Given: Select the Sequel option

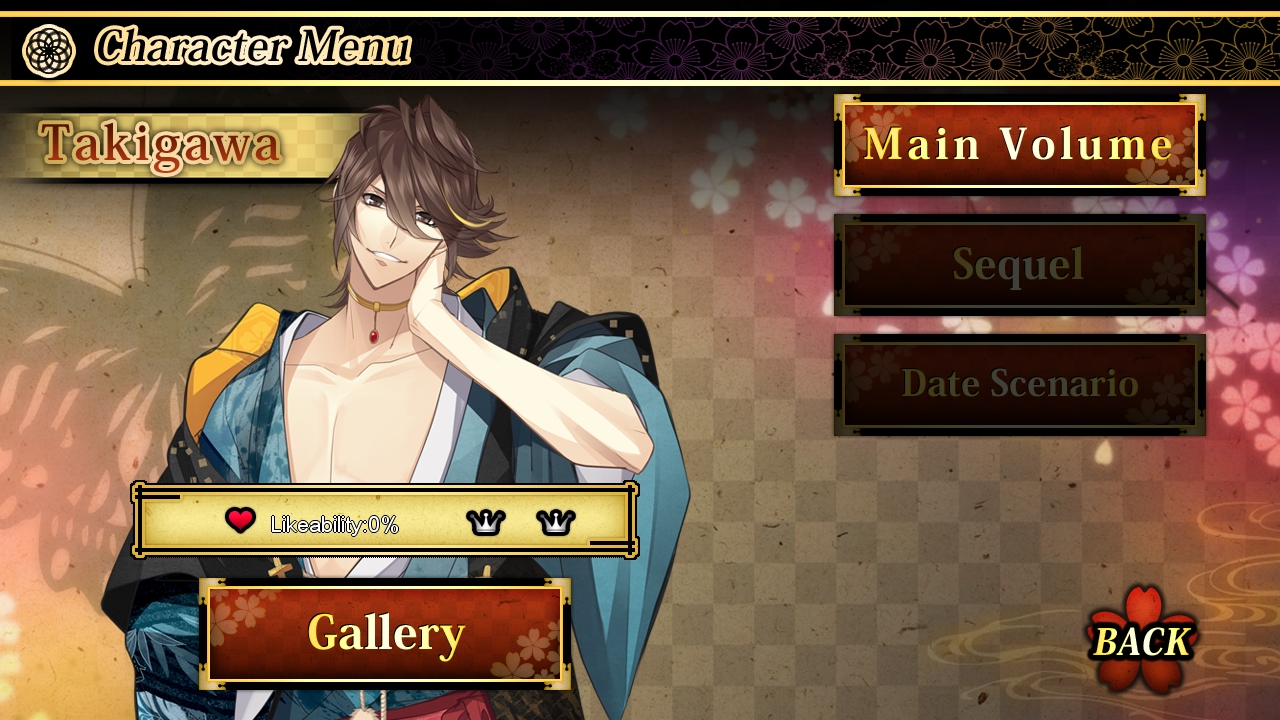Looking at the screenshot, I should point(1019,264).
